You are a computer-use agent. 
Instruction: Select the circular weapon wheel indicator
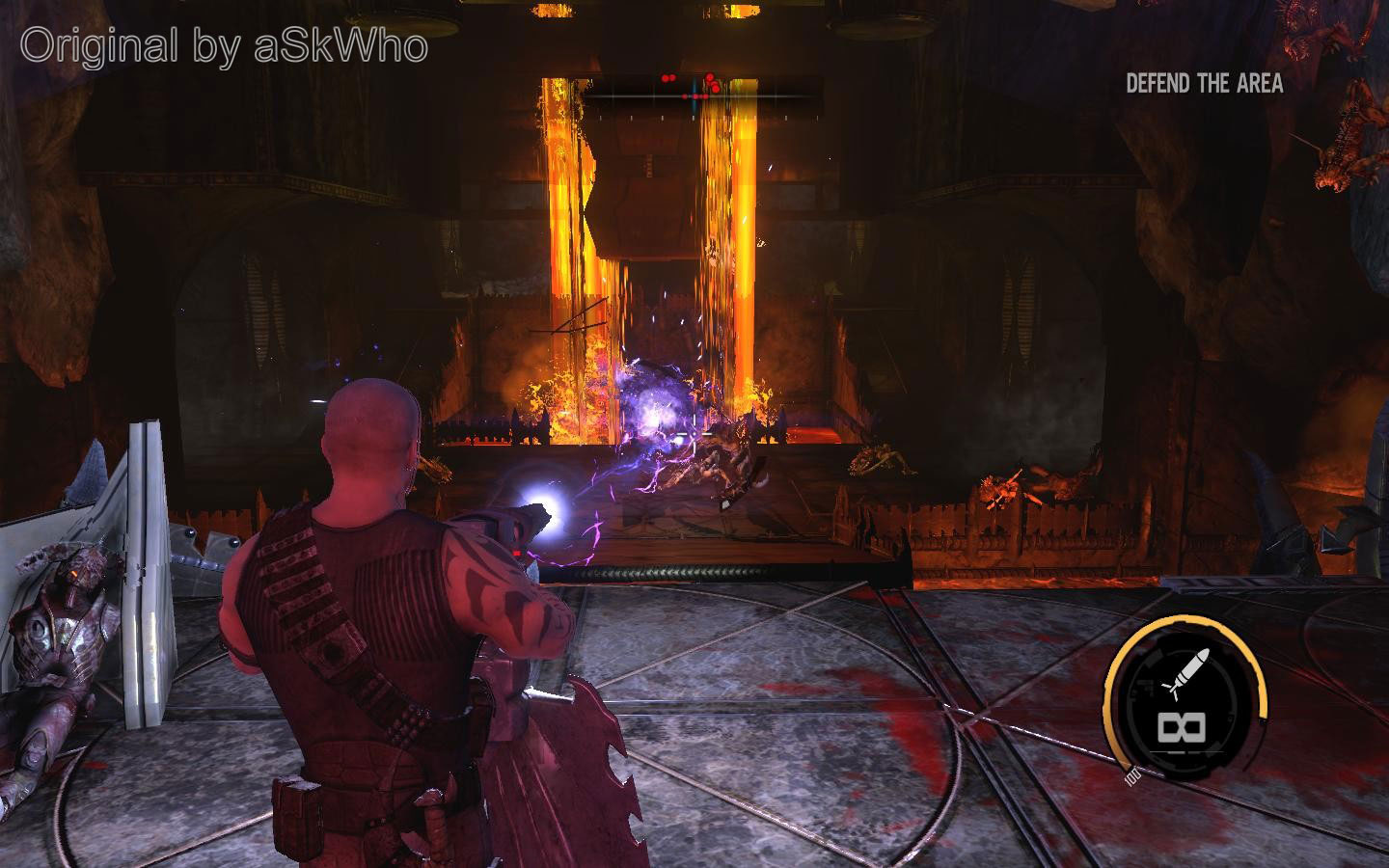coord(1185,699)
